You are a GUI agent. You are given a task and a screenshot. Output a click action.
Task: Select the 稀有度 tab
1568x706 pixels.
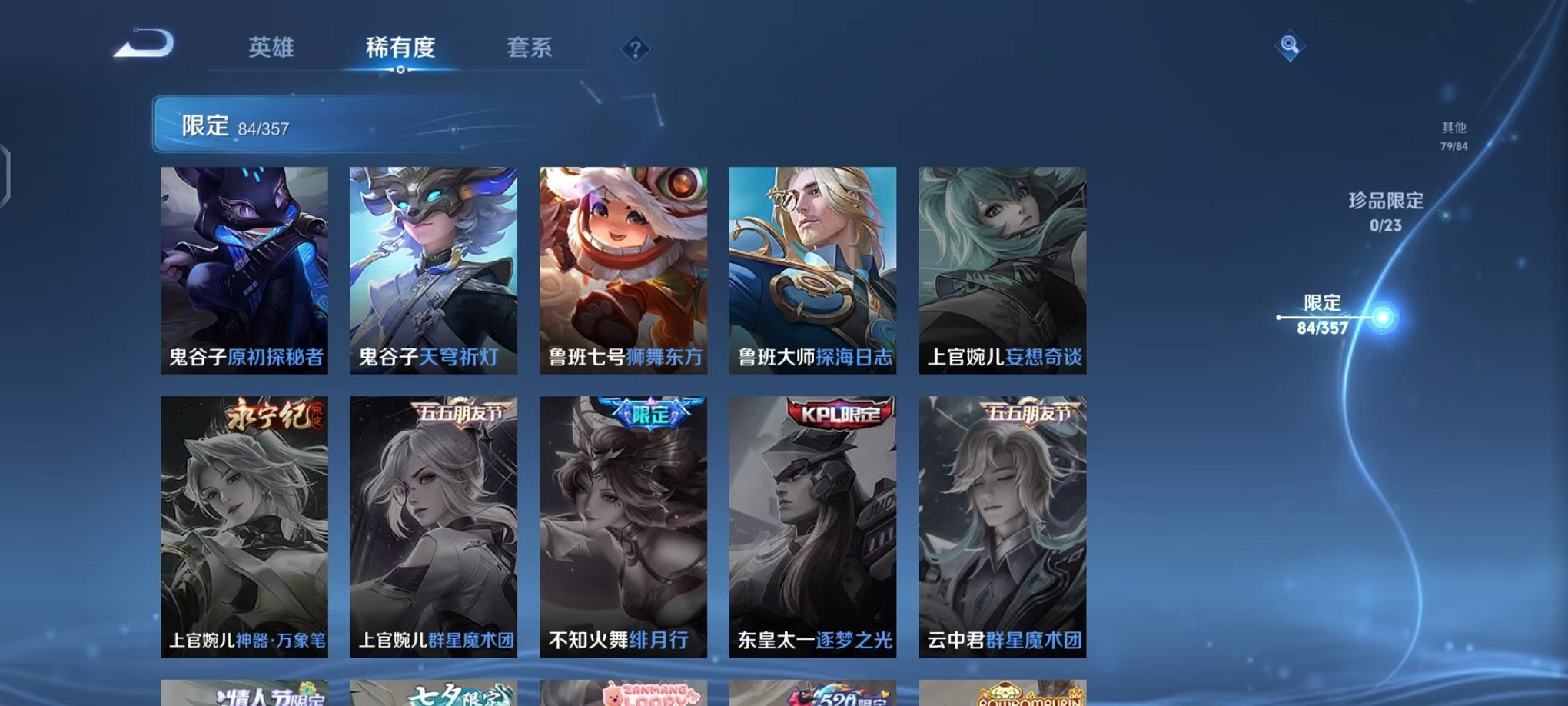point(399,48)
